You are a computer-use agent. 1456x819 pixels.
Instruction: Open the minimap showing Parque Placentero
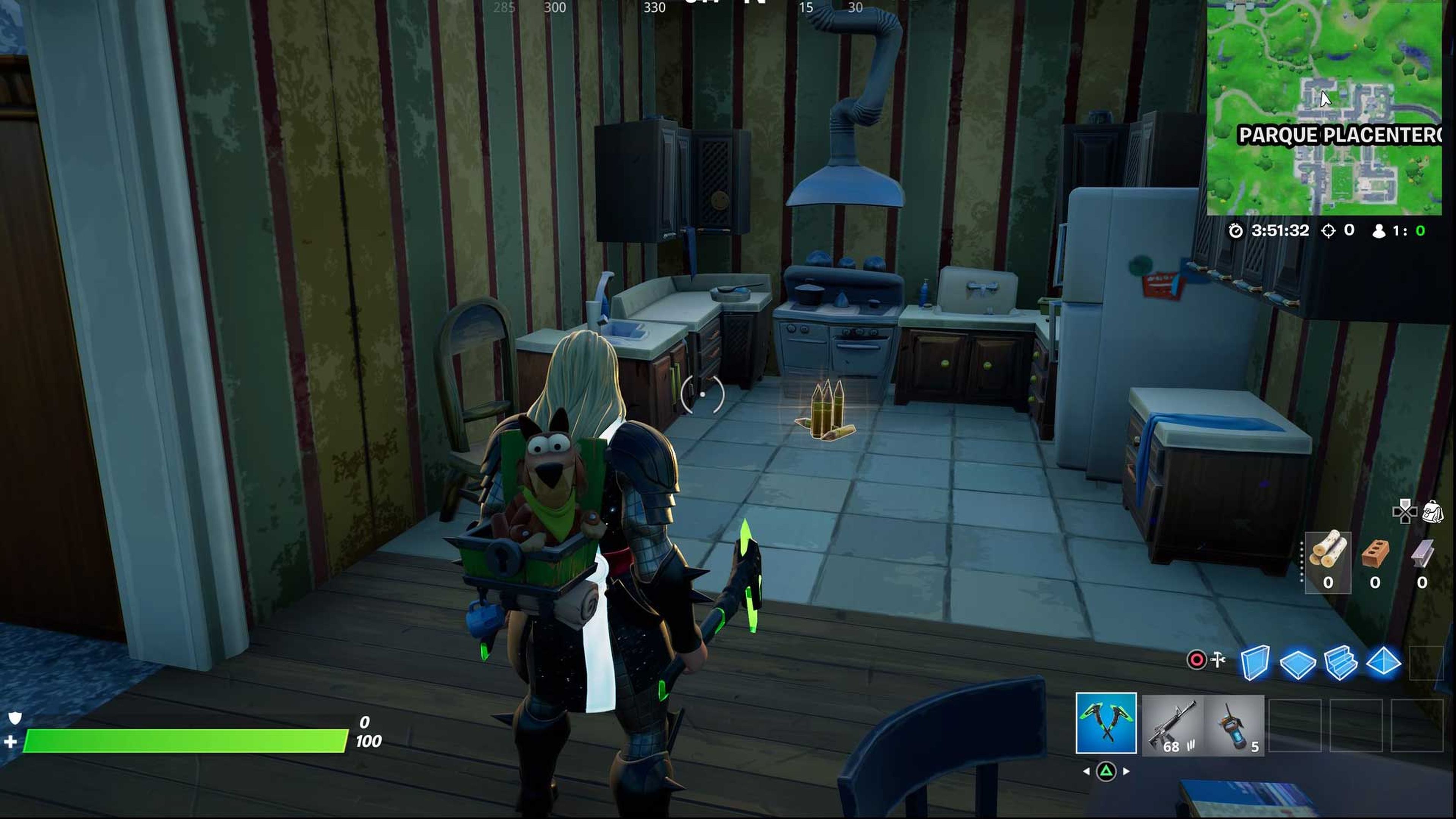(1324, 107)
